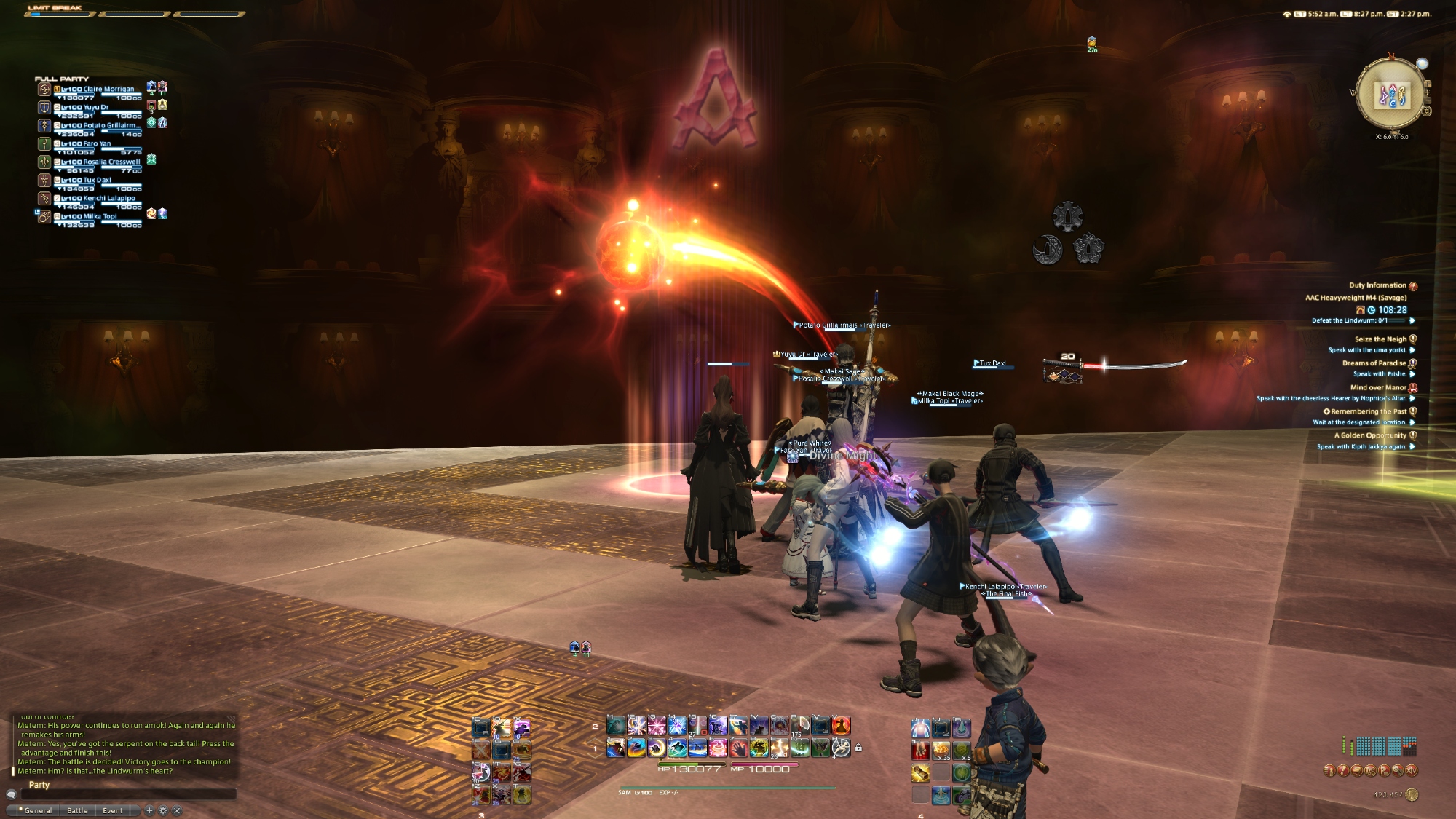Toggle the hotbar lock padlock icon

point(858,748)
